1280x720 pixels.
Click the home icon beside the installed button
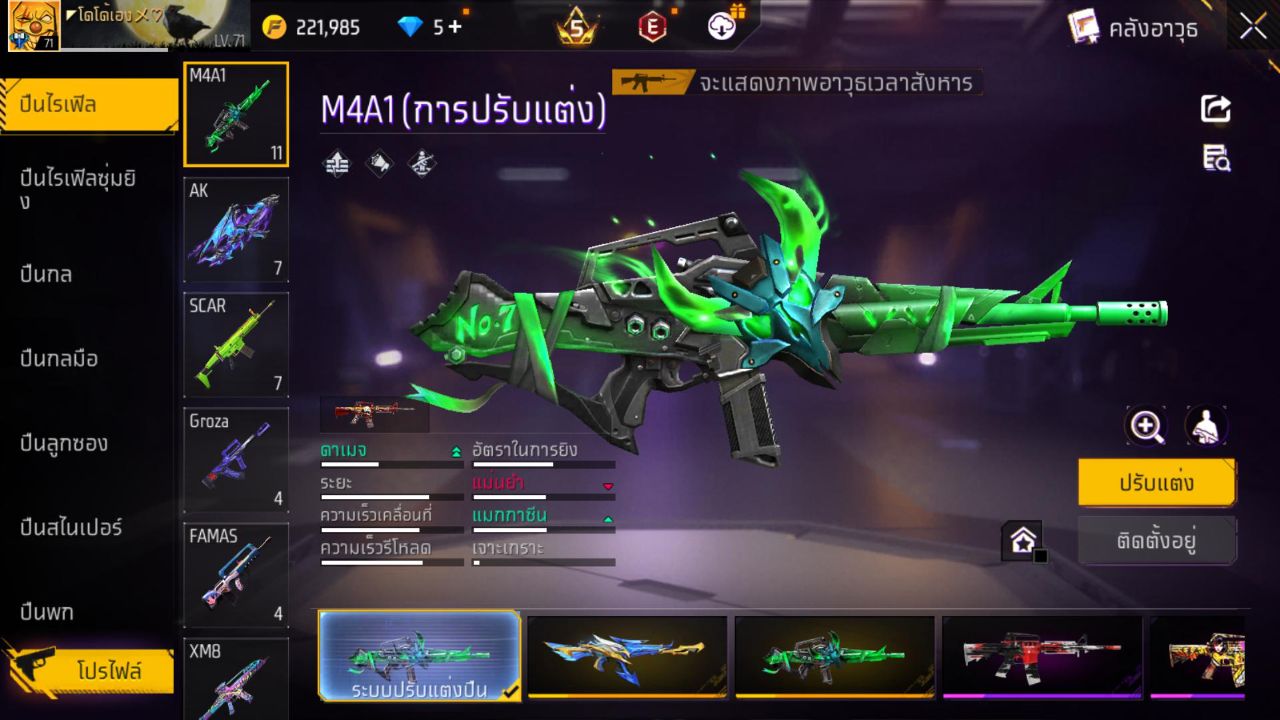1023,538
